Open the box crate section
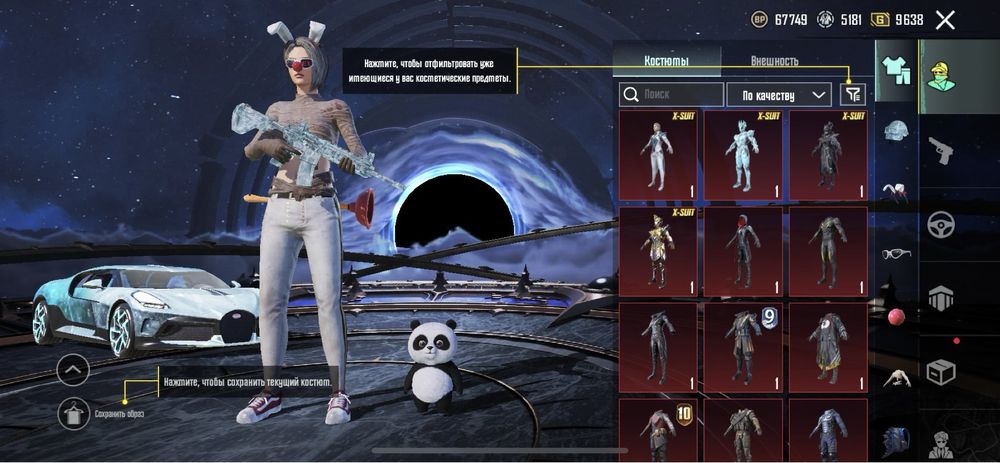Viewport: 1000px width, 463px height. (x=942, y=372)
